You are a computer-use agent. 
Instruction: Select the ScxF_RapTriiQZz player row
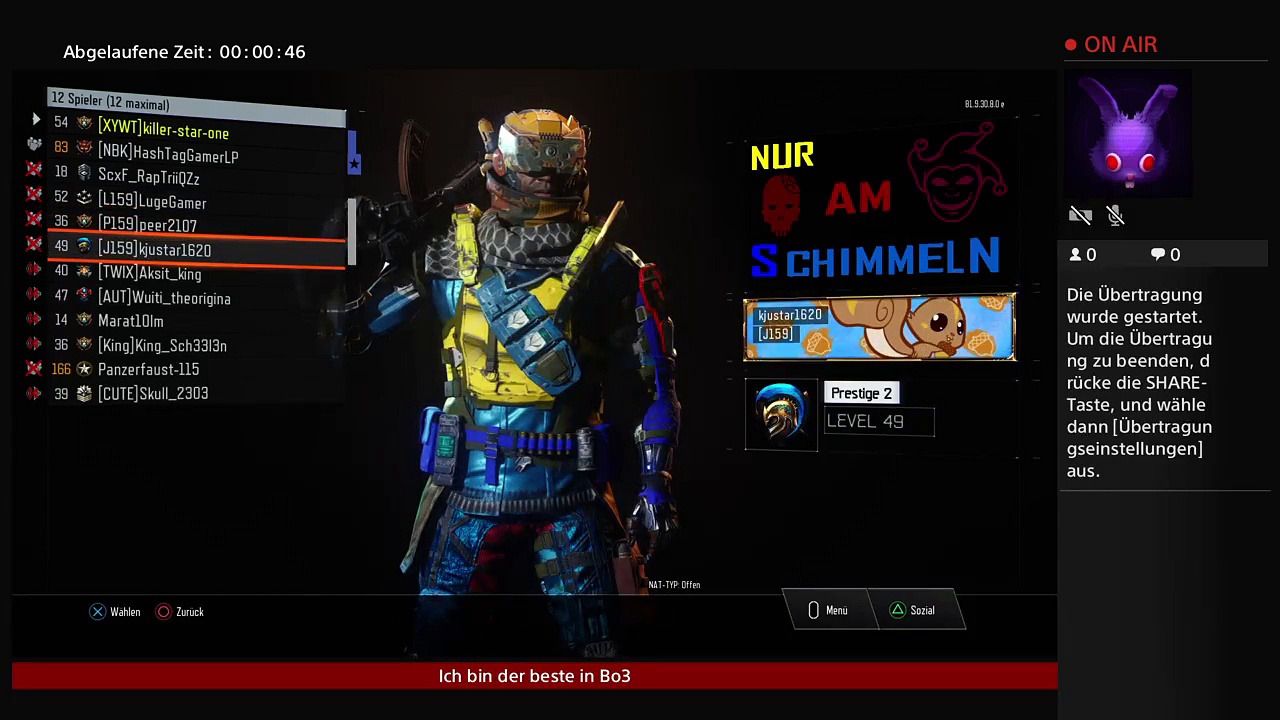(149, 178)
